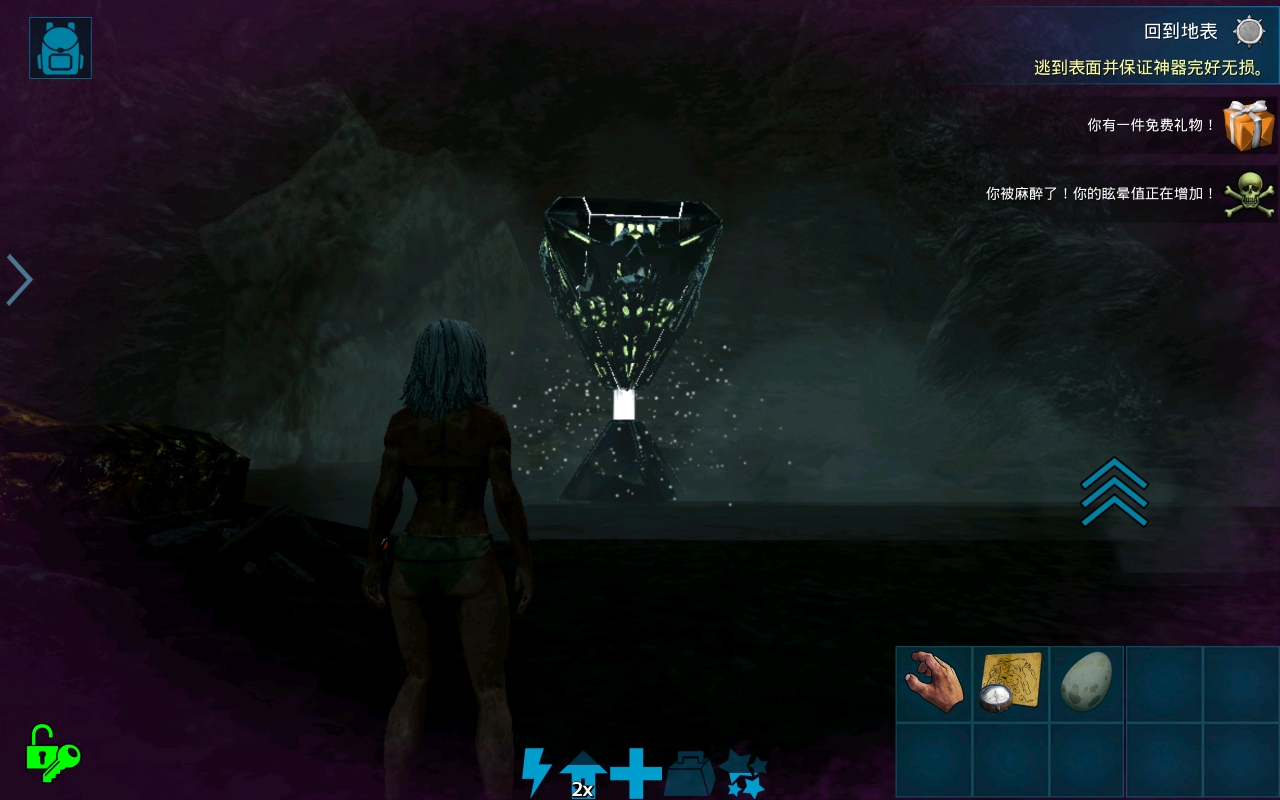Open the free gift notification

(x=1250, y=126)
